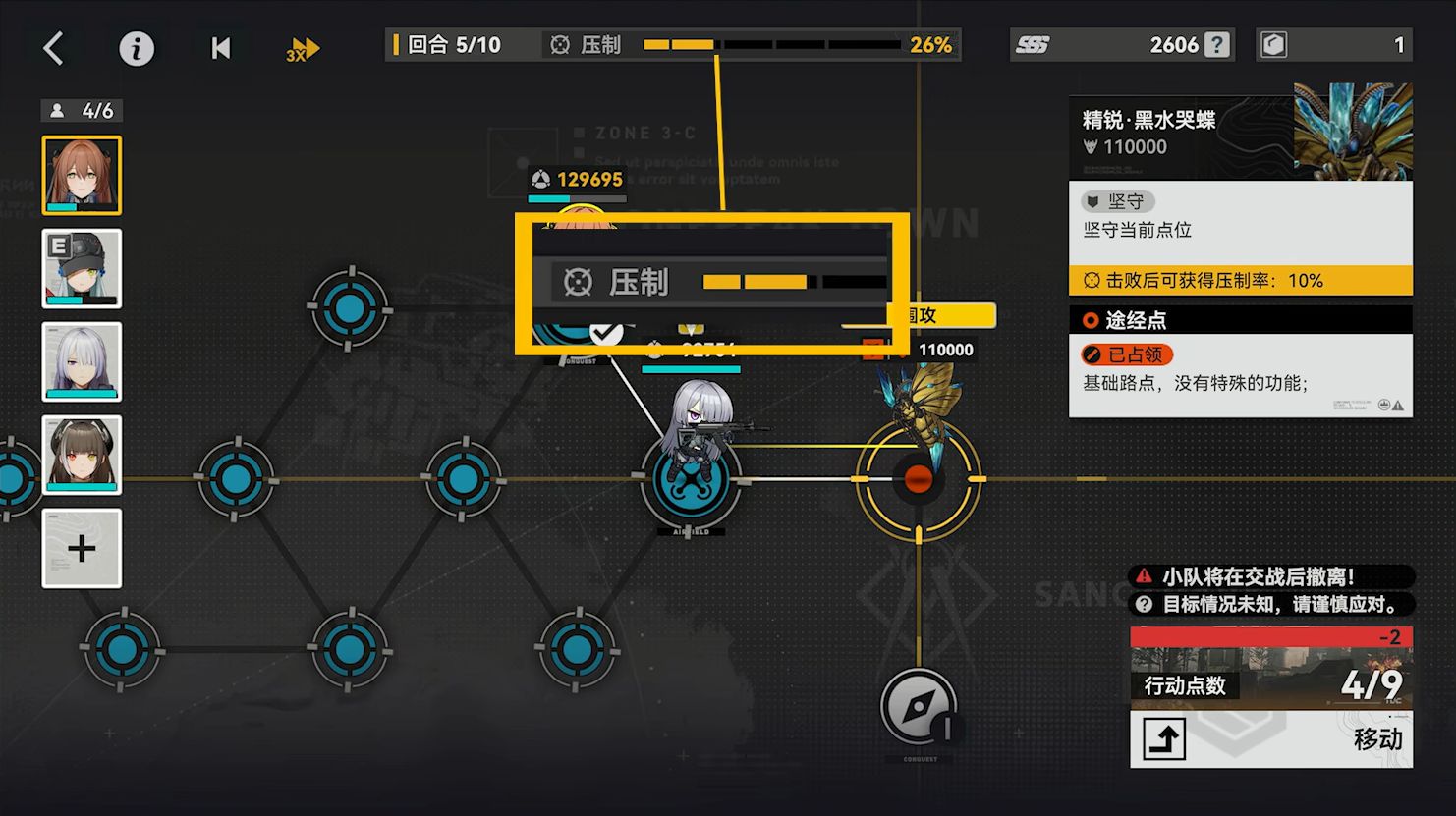Add a squad with the plus slot
Image resolution: width=1456 pixels, height=816 pixels.
[x=82, y=548]
